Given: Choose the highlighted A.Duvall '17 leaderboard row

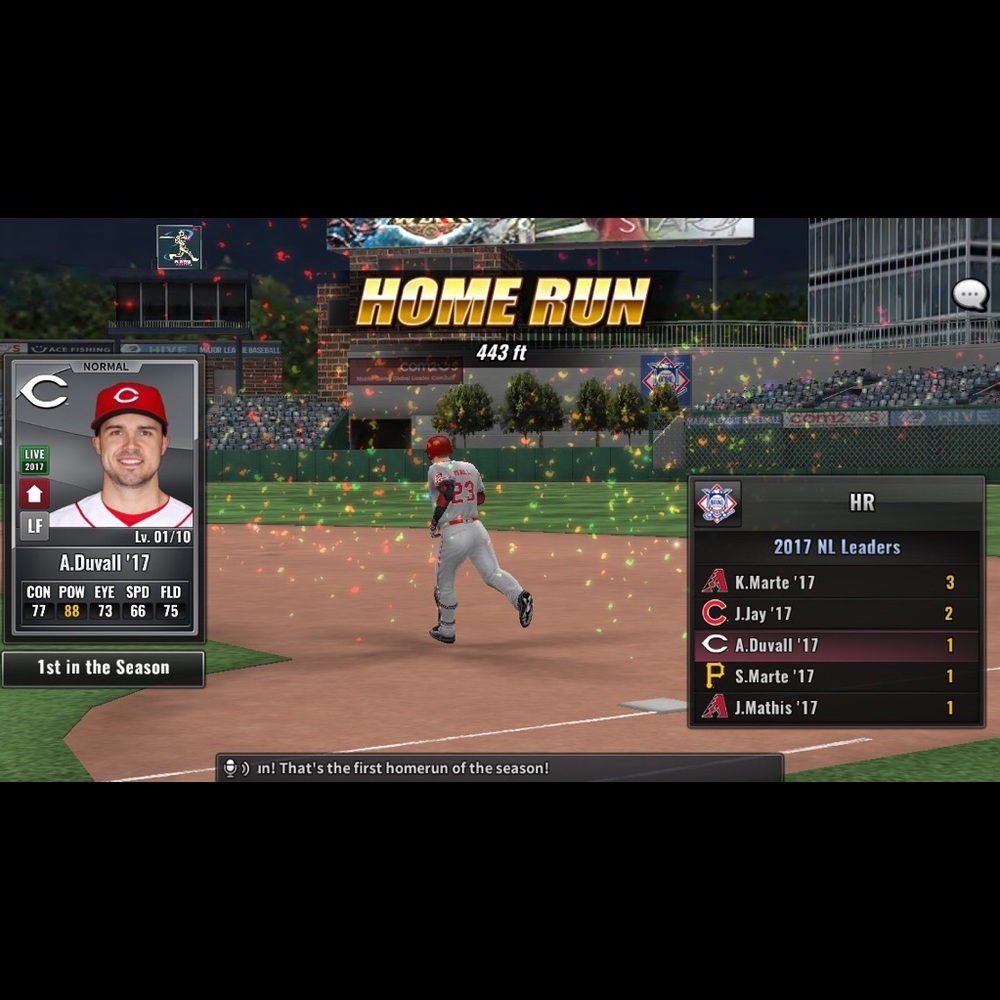Looking at the screenshot, I should pos(837,645).
